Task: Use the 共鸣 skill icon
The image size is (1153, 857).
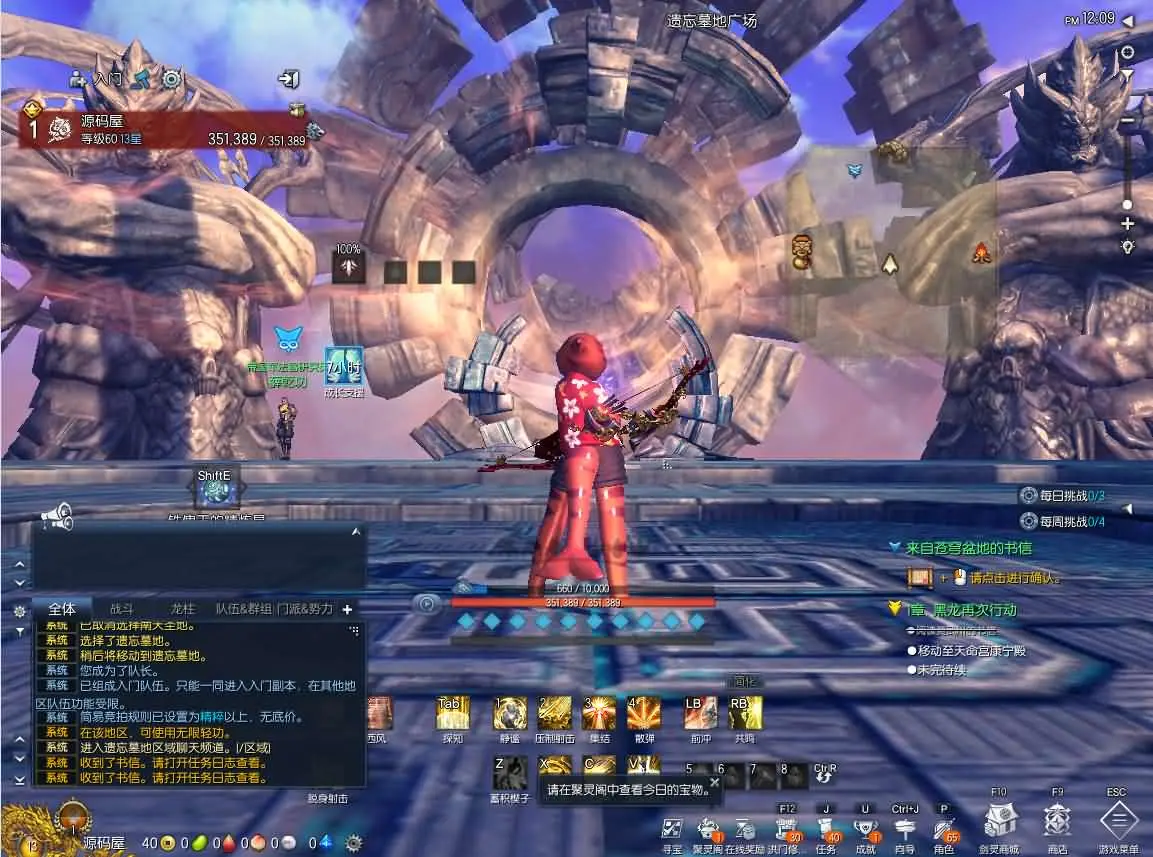Action: (x=745, y=713)
